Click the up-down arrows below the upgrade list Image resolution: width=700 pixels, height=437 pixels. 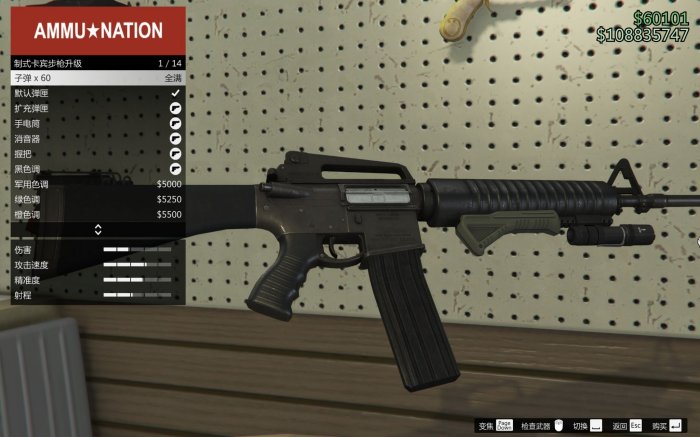point(98,230)
